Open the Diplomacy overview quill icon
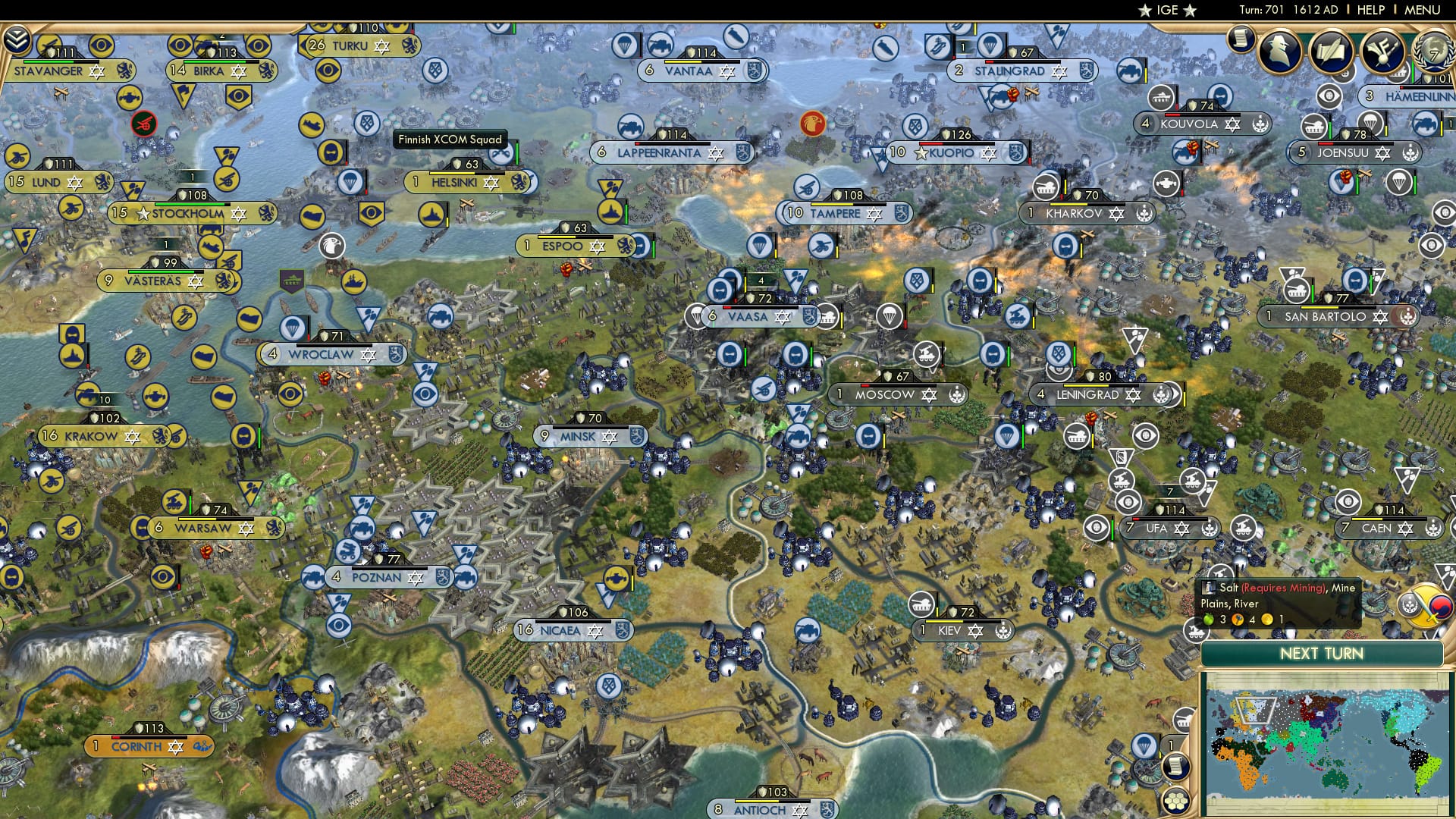 [1332, 51]
